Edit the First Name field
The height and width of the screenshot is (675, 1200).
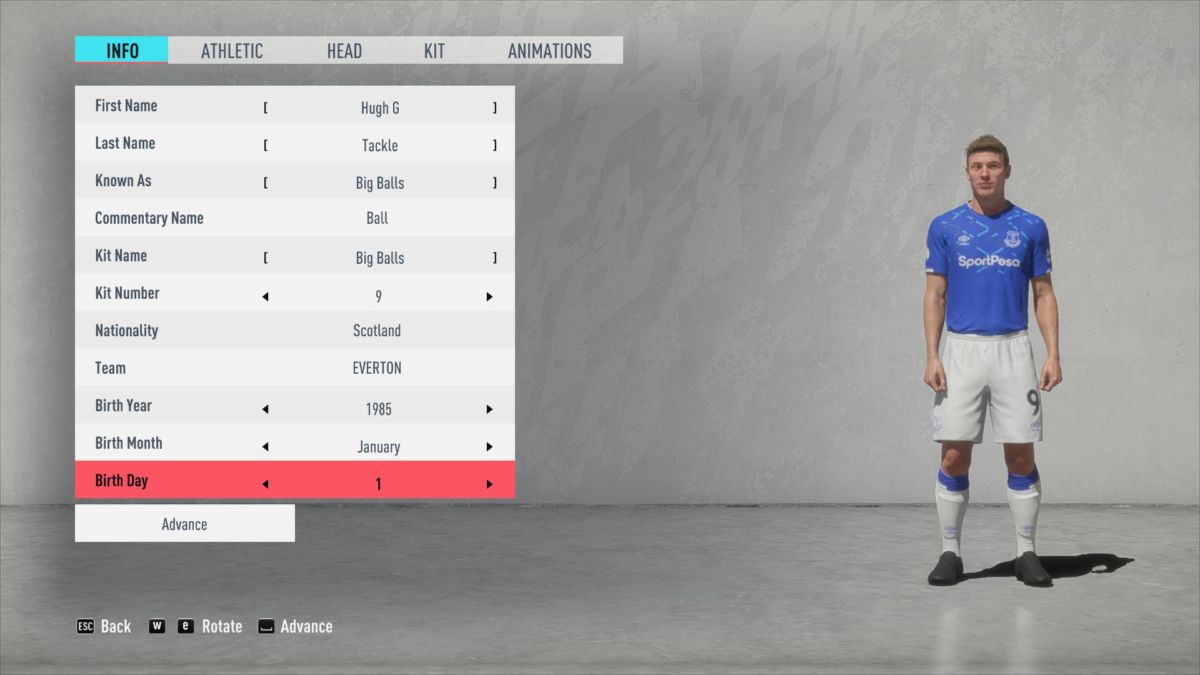(x=379, y=108)
